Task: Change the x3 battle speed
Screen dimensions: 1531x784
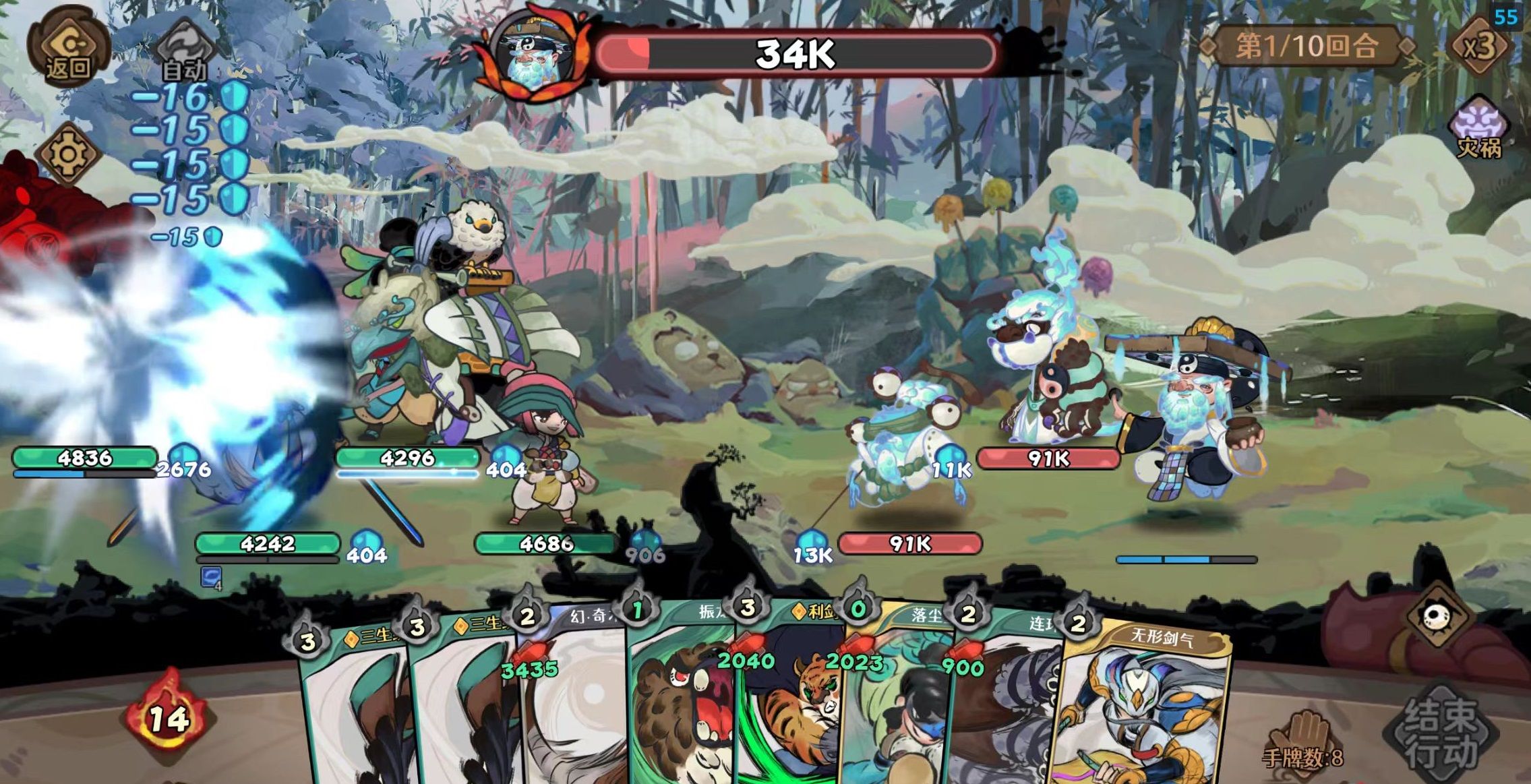Action: pos(1479,47)
